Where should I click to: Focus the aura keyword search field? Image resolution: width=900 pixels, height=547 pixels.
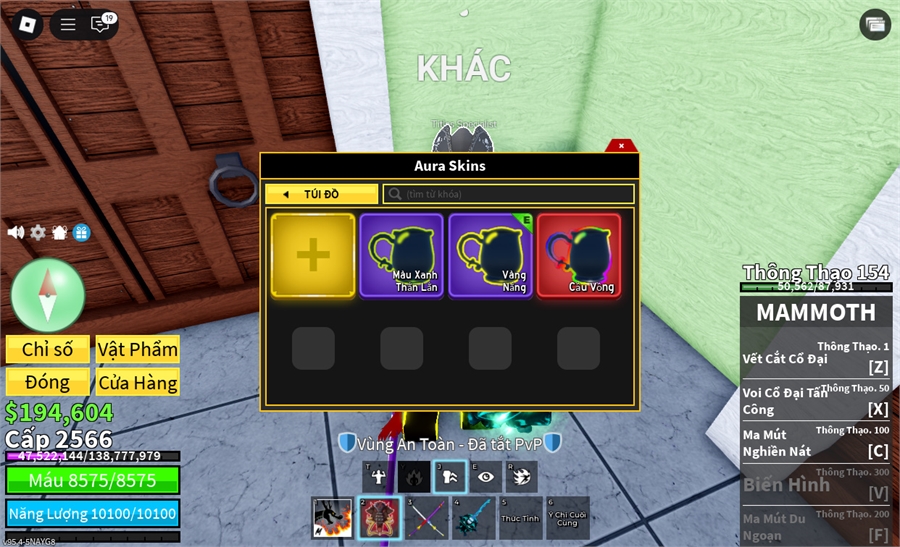click(508, 194)
